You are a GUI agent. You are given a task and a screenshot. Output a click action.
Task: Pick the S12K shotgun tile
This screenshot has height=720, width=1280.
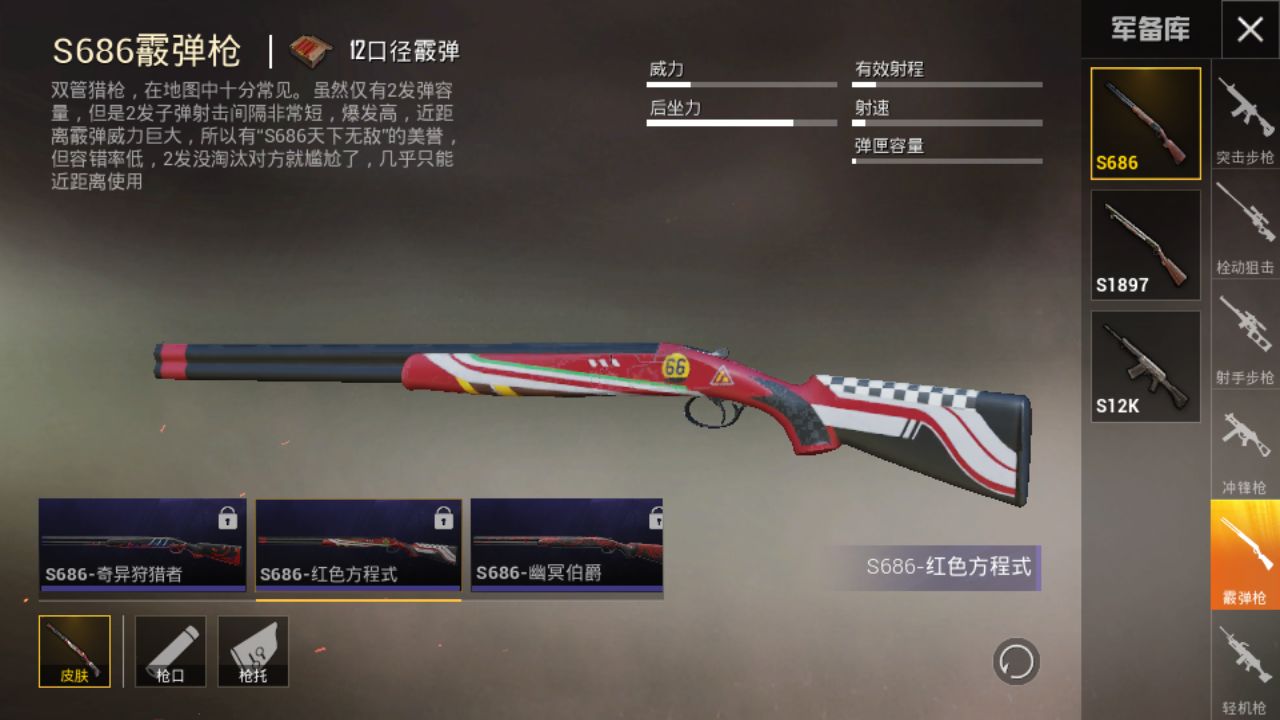(1145, 366)
